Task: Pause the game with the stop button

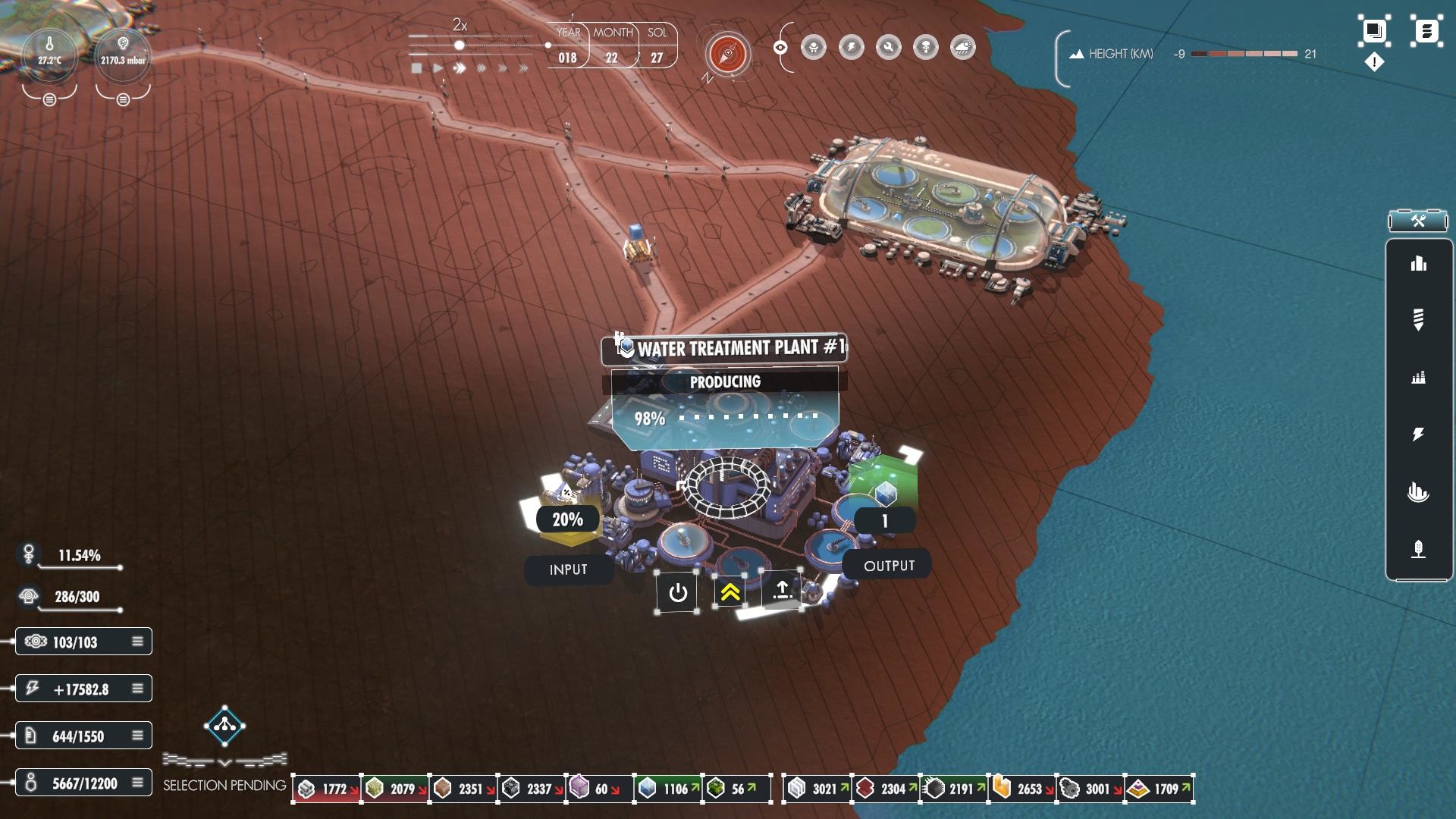Action: 416,68
